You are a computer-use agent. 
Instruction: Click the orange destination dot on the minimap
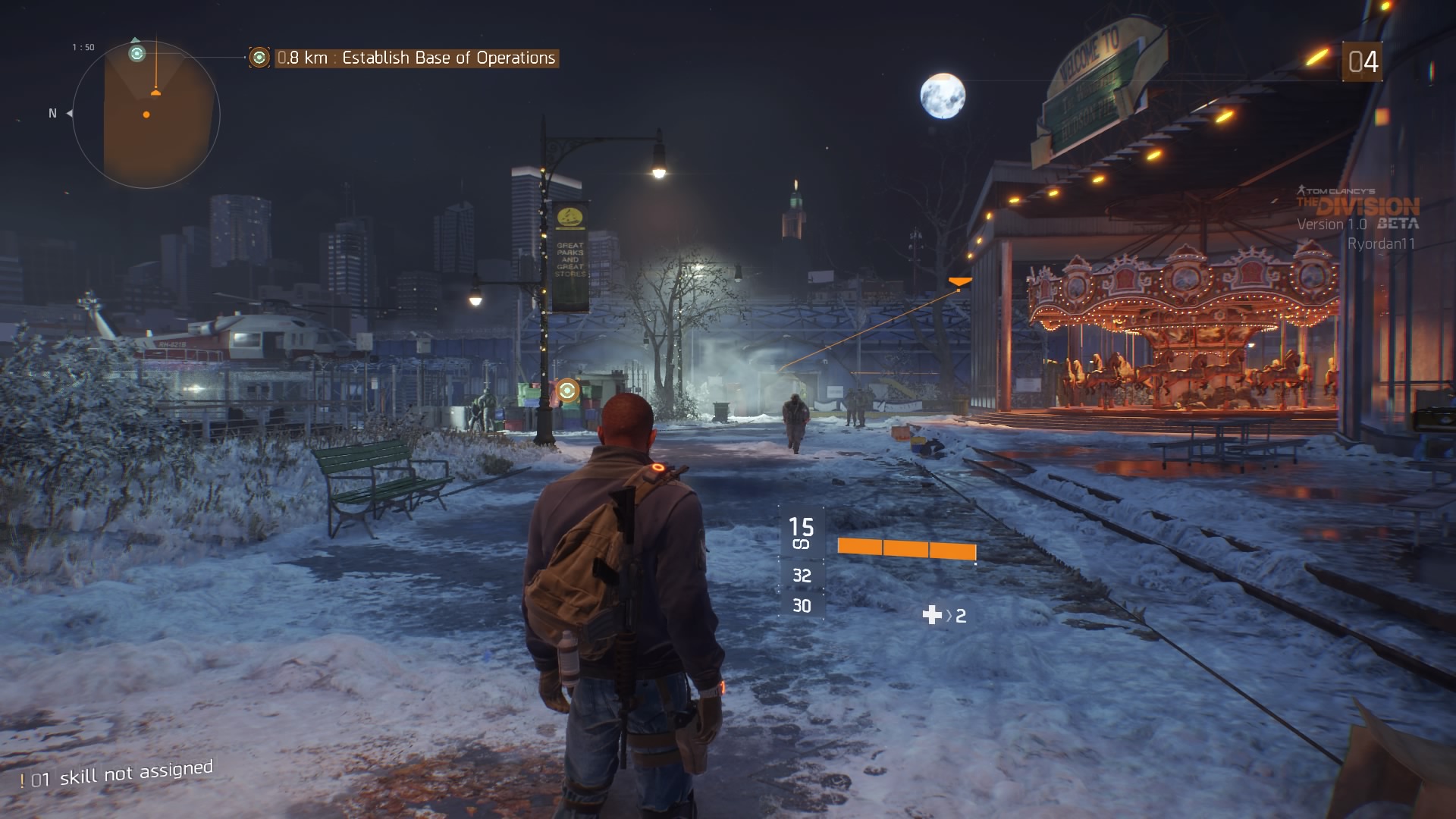coord(146,115)
